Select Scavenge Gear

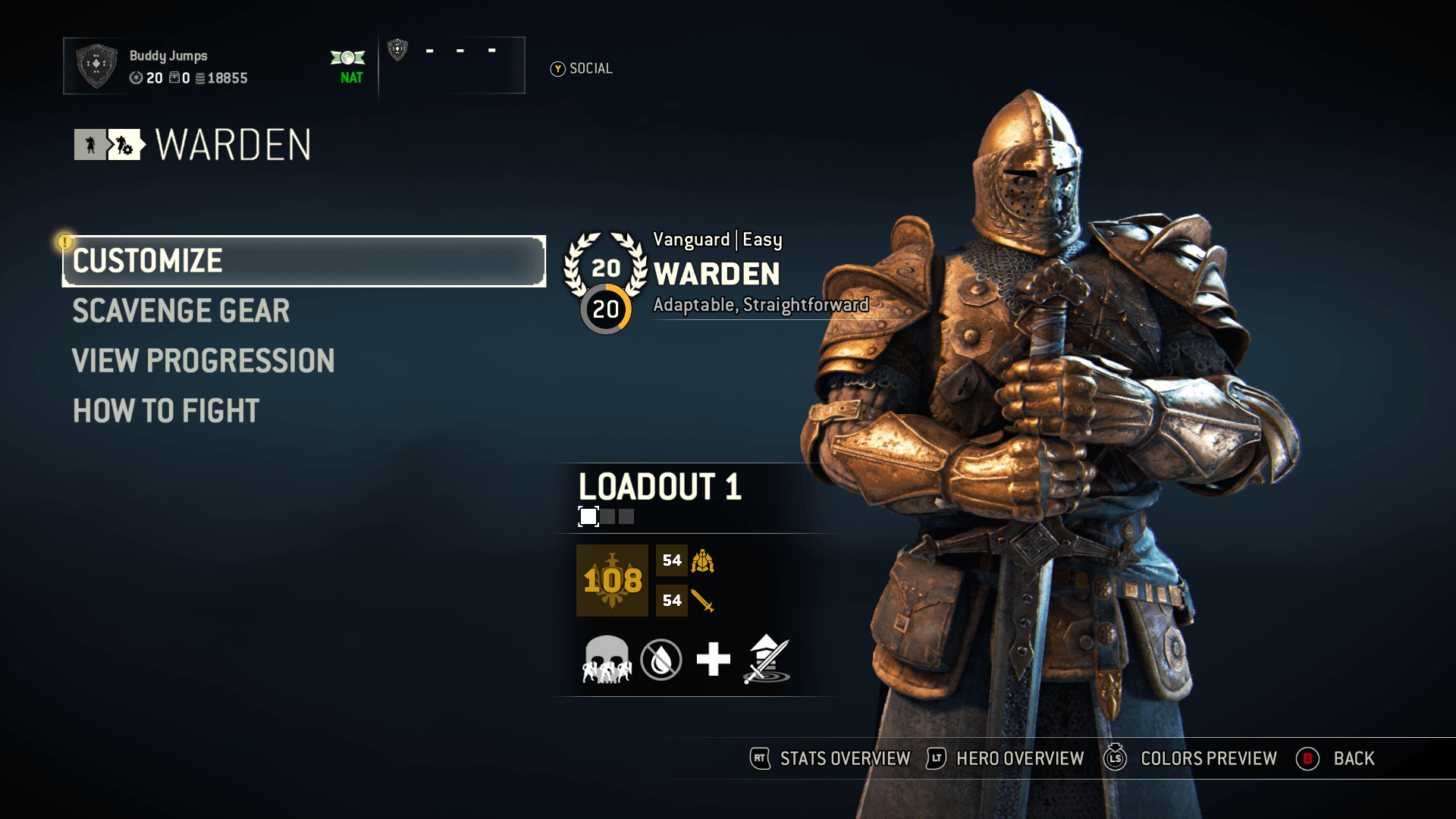point(180,311)
